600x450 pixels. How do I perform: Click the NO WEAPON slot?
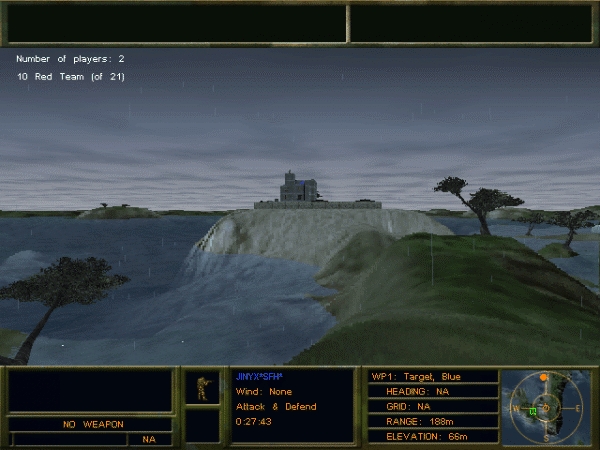[91, 424]
